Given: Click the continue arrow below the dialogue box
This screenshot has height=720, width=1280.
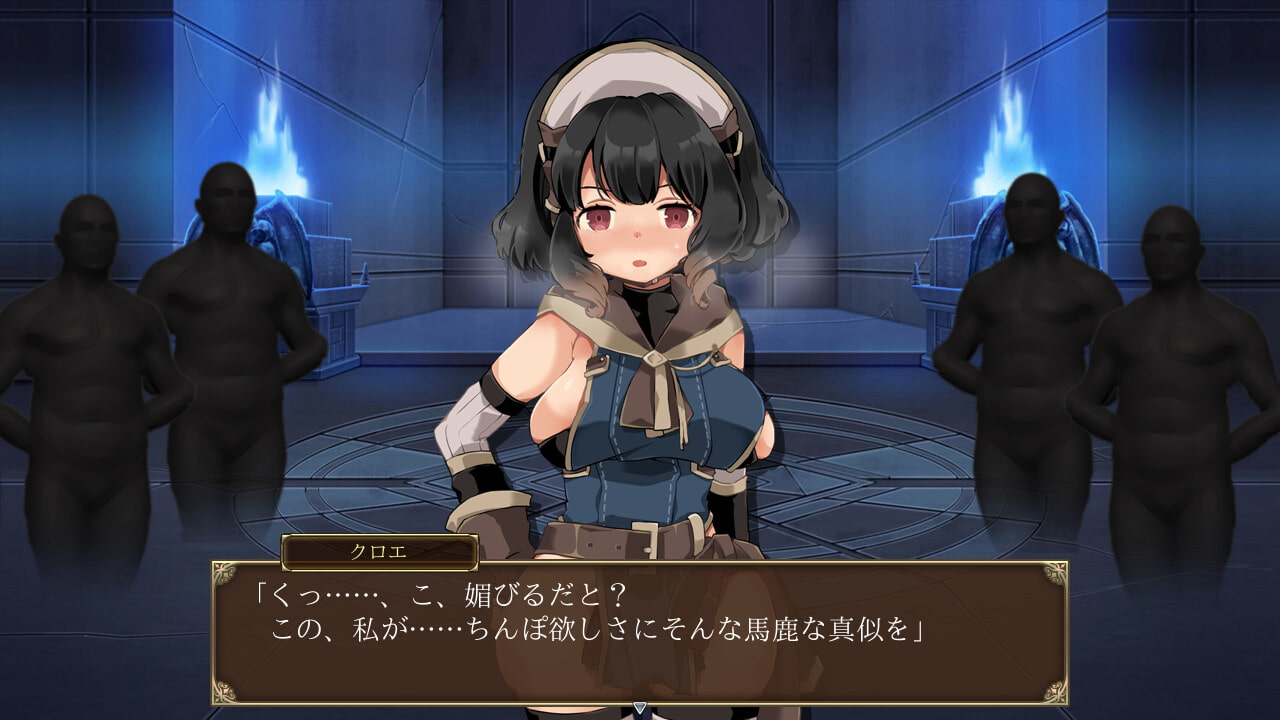Looking at the screenshot, I should tap(640, 709).
